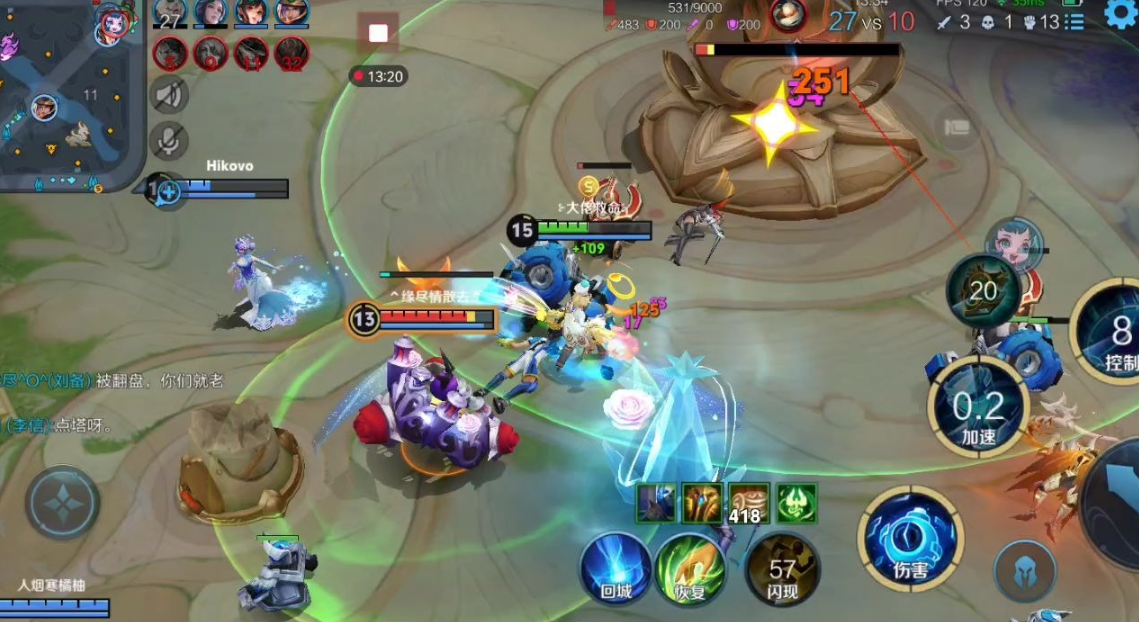Toggle the muted speaker button
The height and width of the screenshot is (622, 1139).
pyautogui.click(x=169, y=94)
